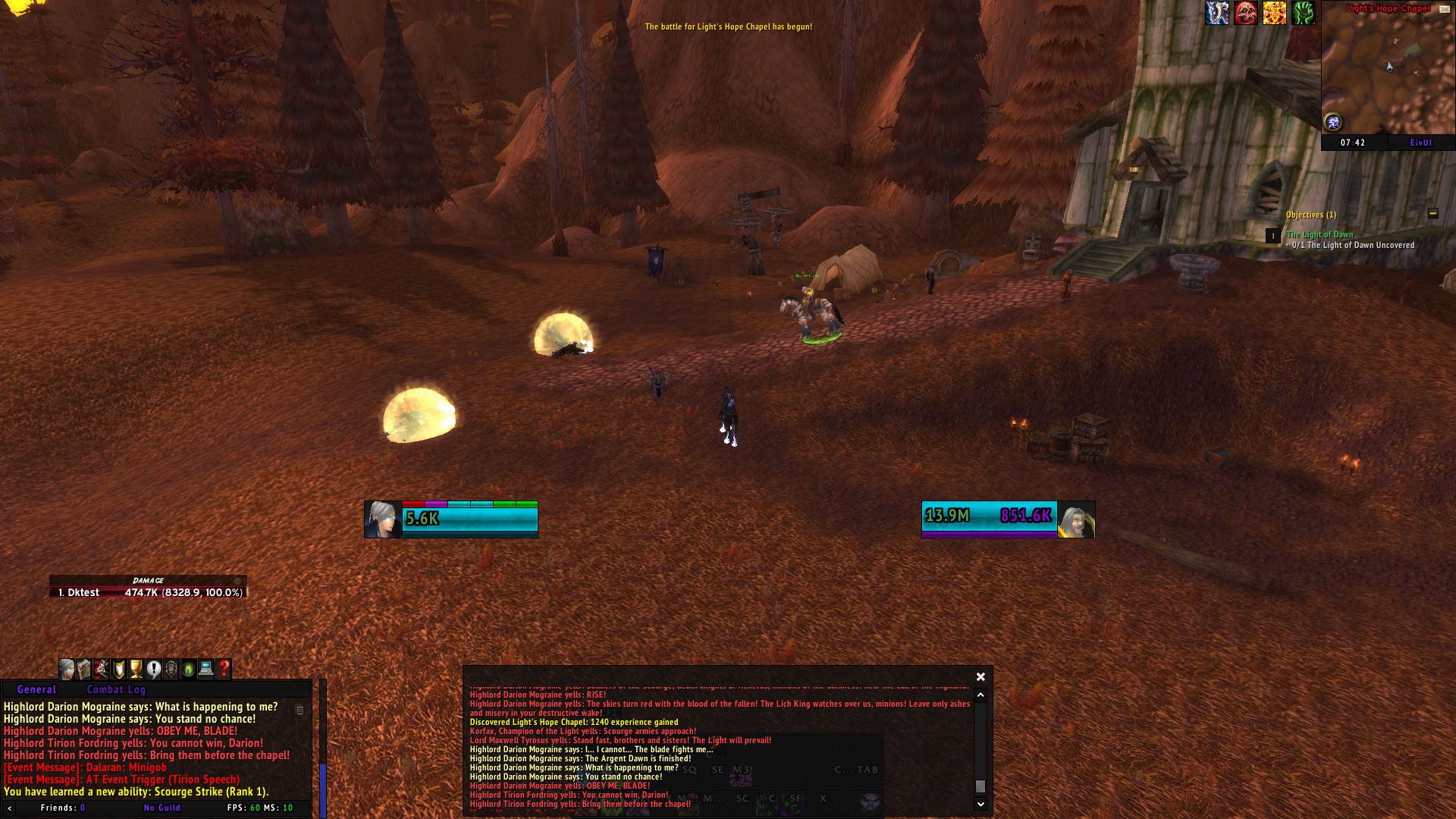Open the quest log speech-bubble icon
The width and height of the screenshot is (1456, 819).
[x=155, y=670]
